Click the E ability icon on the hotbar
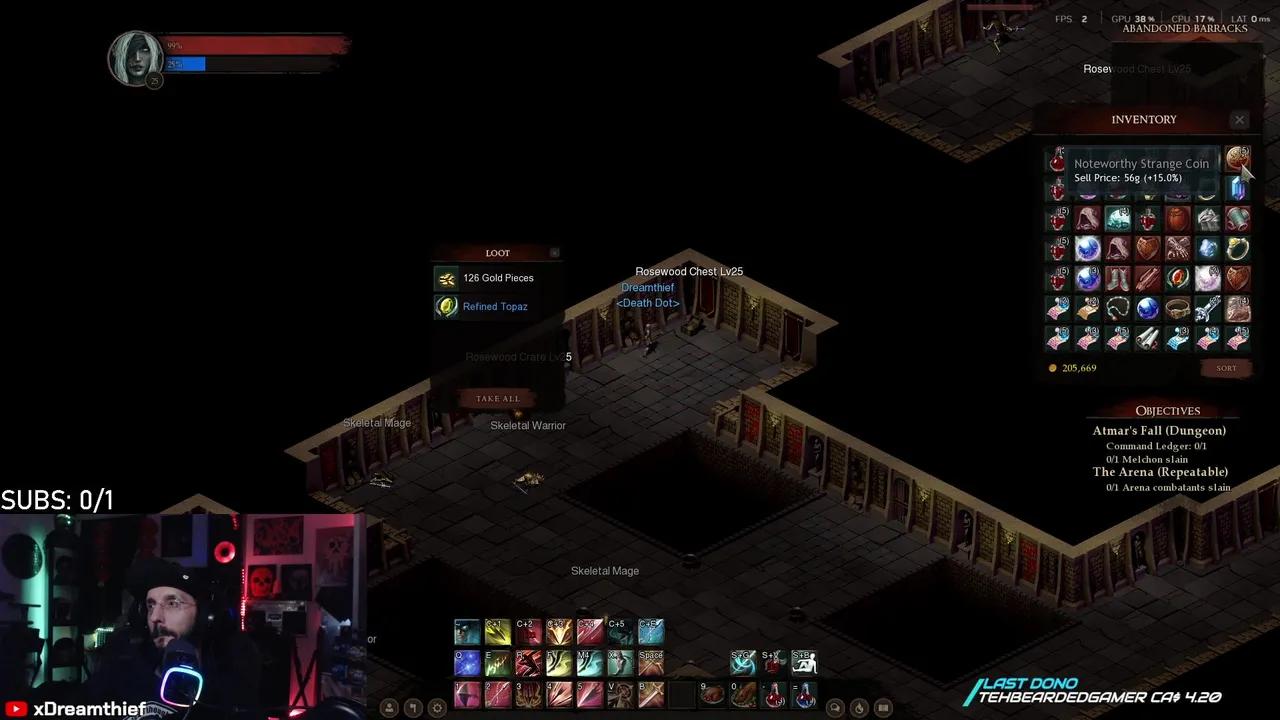The width and height of the screenshot is (1280, 720). pos(497,662)
